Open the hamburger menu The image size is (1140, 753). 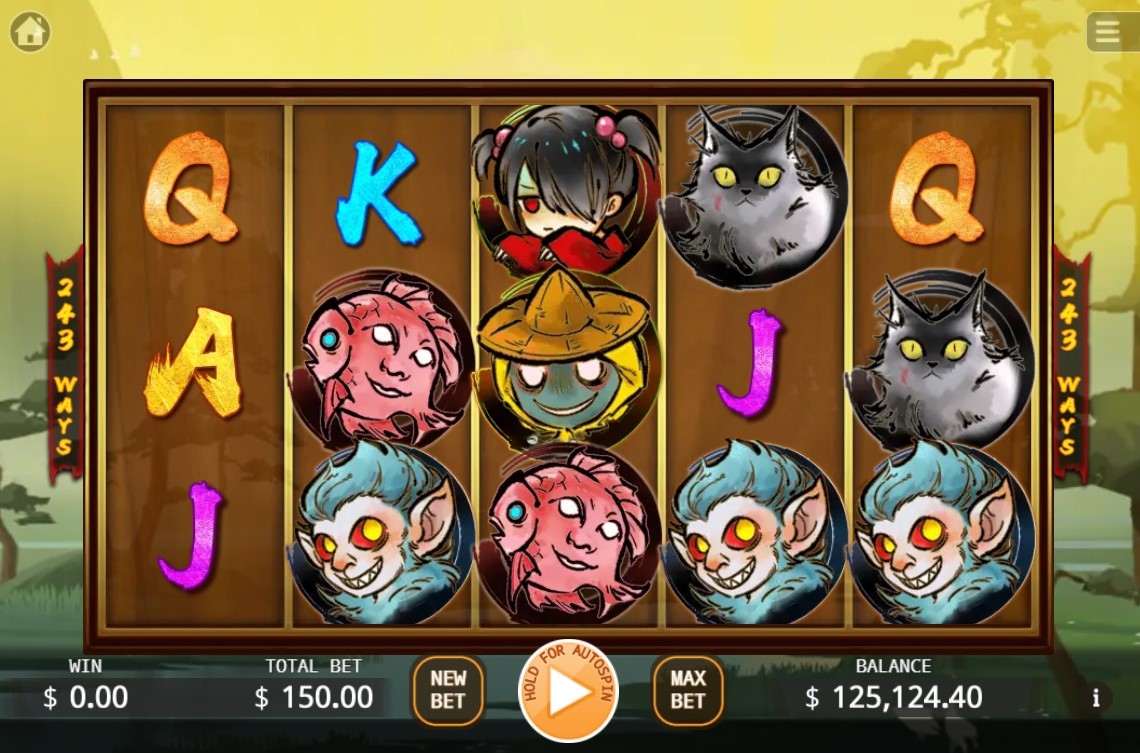[x=1107, y=32]
